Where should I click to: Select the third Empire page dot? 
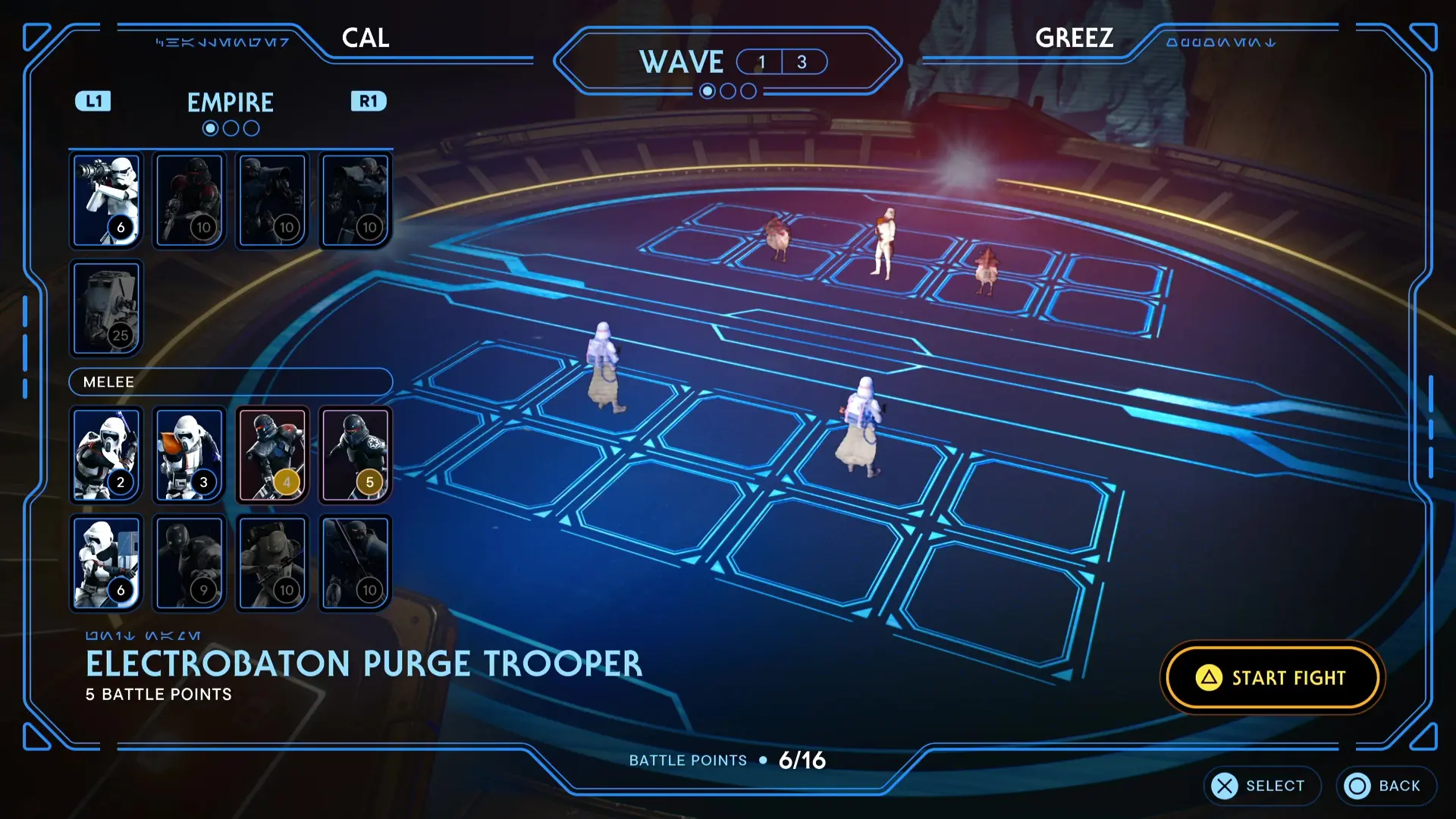251,127
